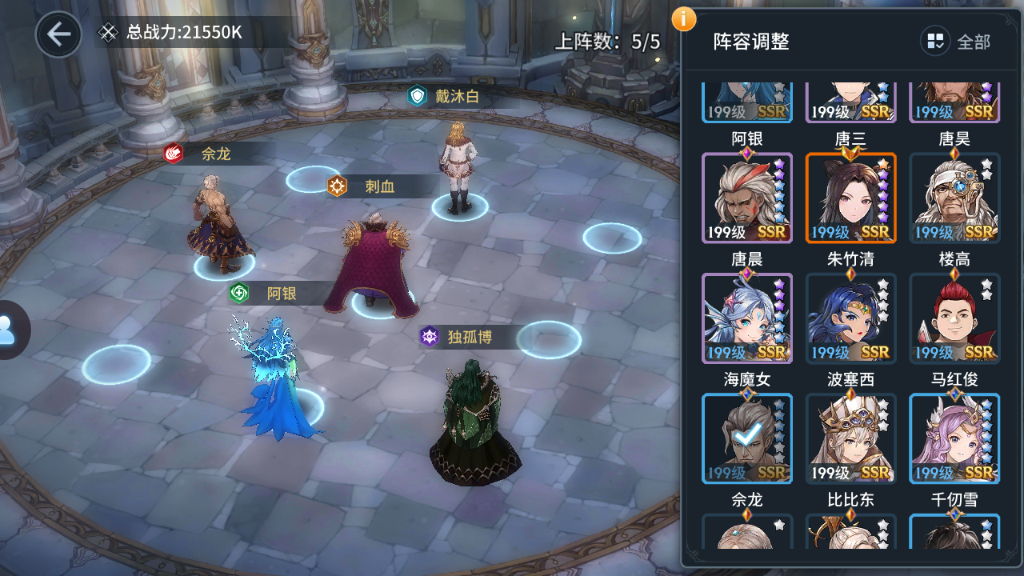The width and height of the screenshot is (1024, 576).
Task: Select the 比比东 hero portrait
Action: click(x=851, y=532)
